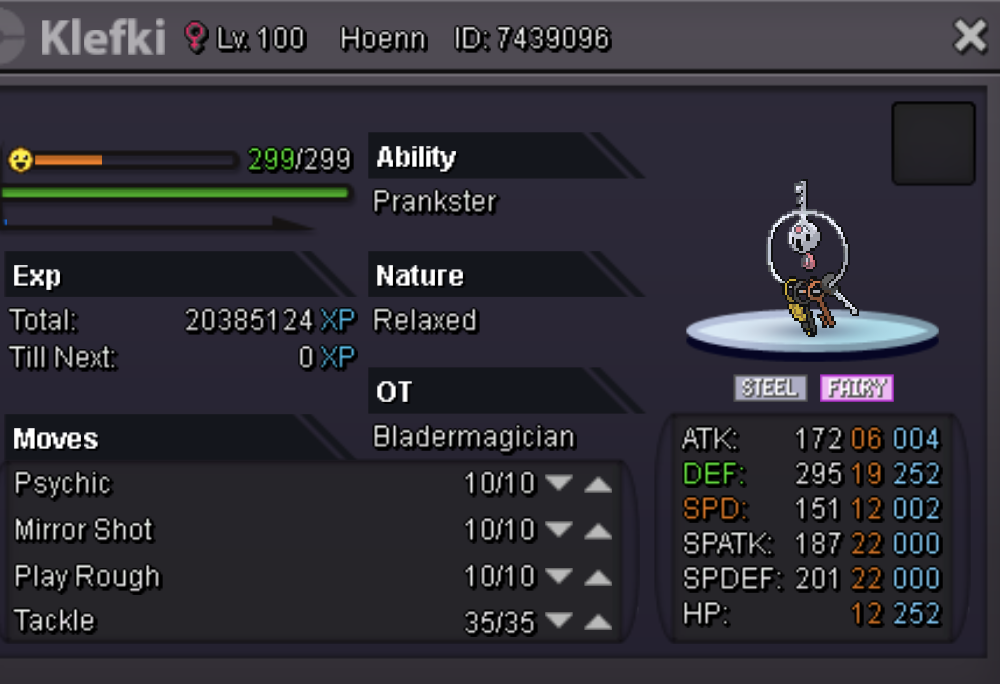Click Tackle's up arrow
Viewport: 1000px width, 684px height.
(597, 623)
